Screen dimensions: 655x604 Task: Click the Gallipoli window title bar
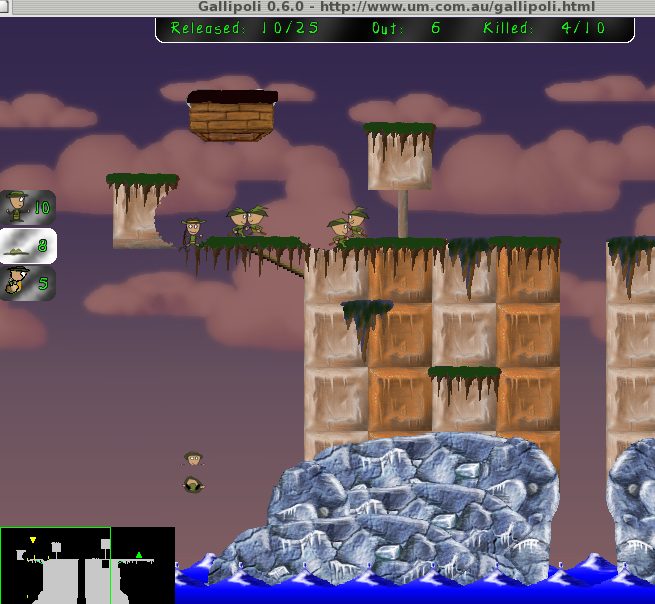327,7
